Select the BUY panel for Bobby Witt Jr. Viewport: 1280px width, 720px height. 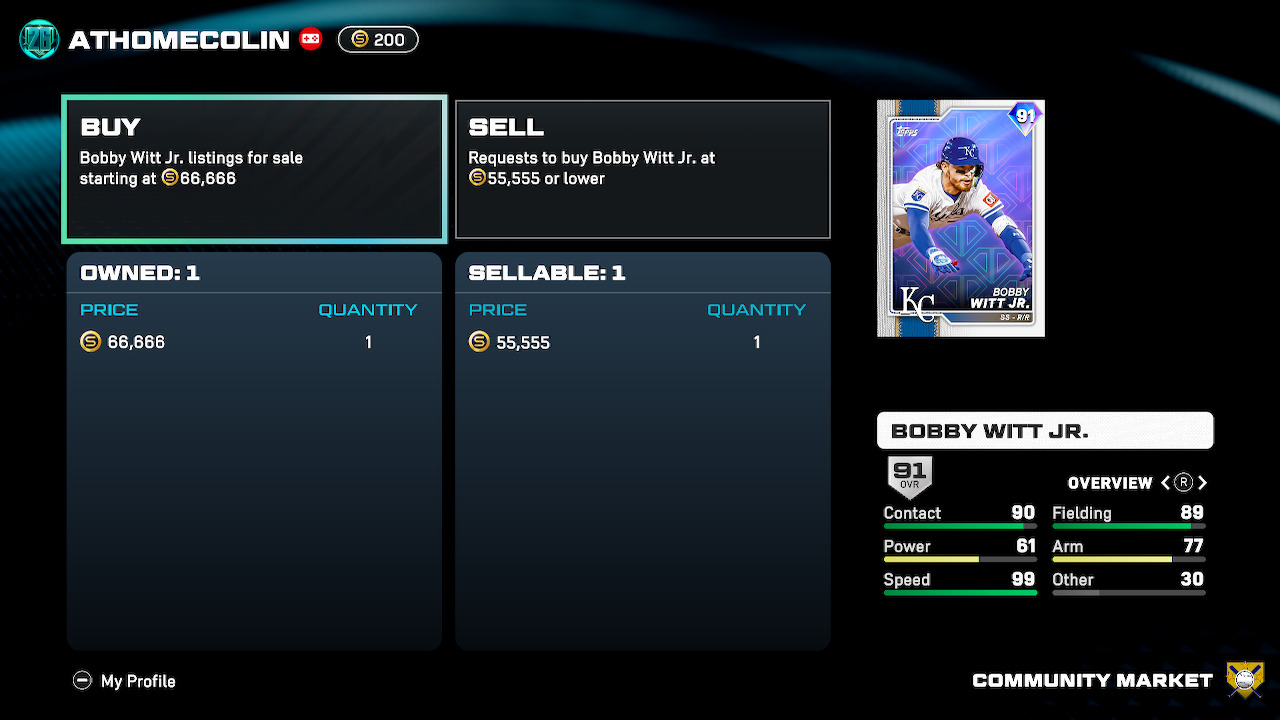click(x=254, y=169)
